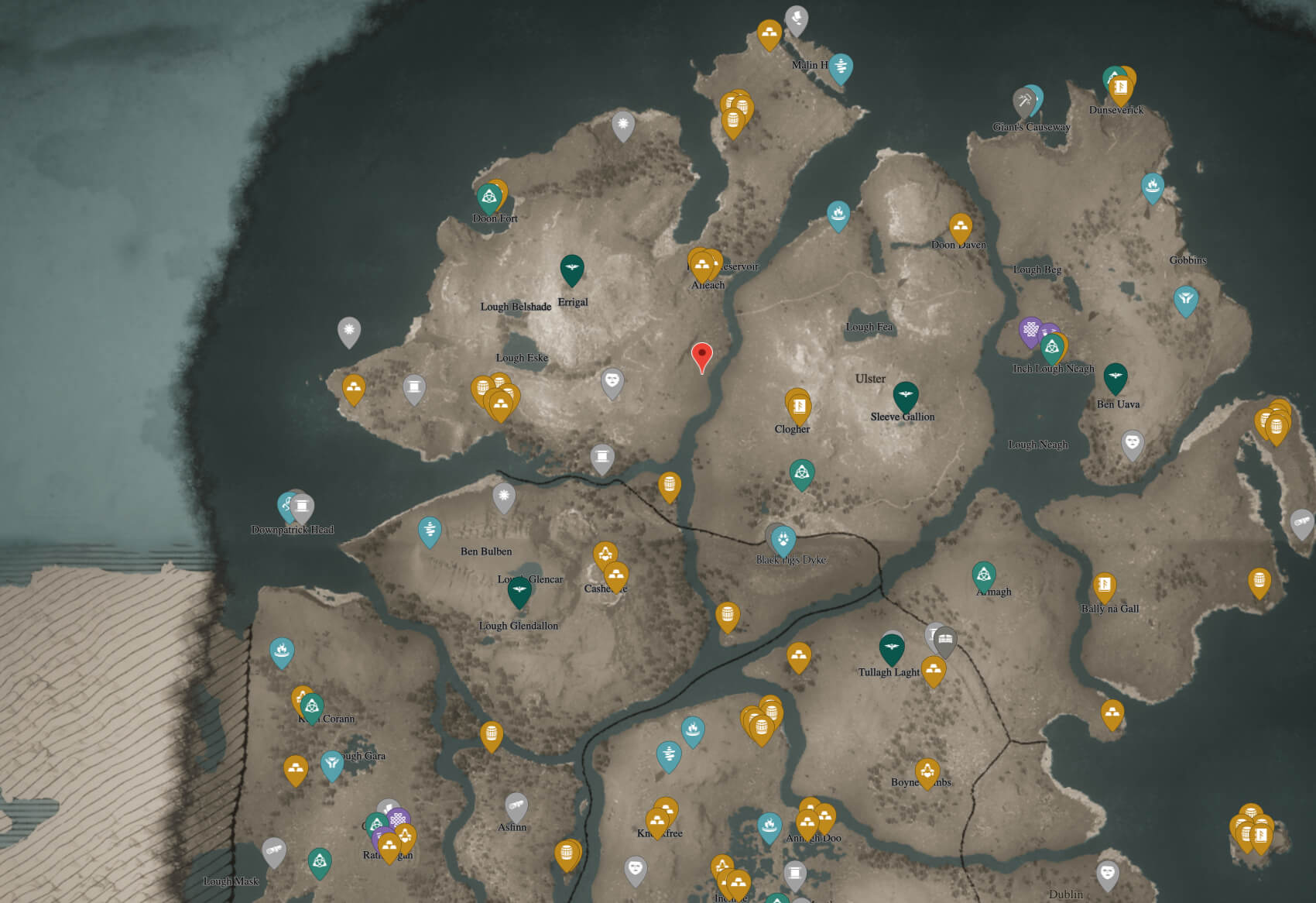The width and height of the screenshot is (1316, 903).
Task: Select the pickaxe marker at Giant's Causeway
Action: coord(1023,99)
